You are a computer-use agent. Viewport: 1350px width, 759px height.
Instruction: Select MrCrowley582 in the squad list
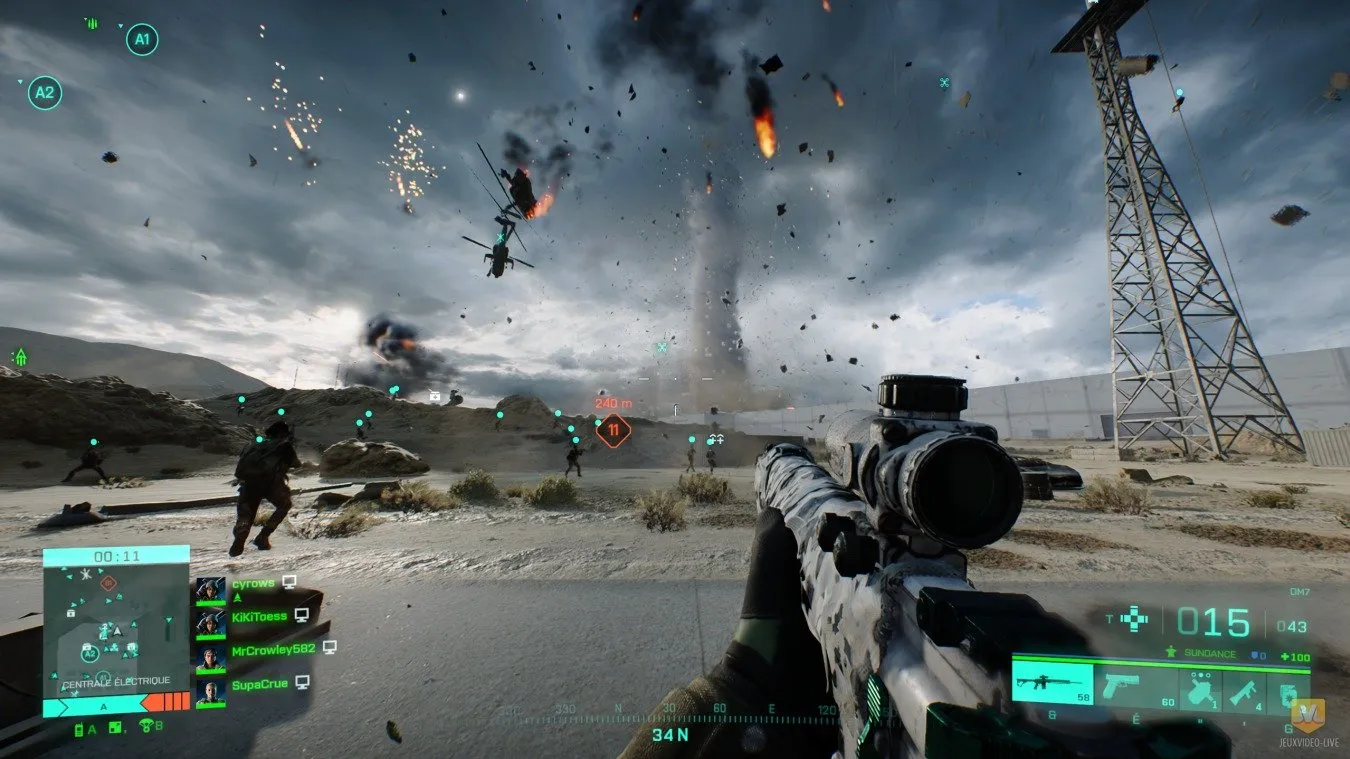[x=274, y=648]
